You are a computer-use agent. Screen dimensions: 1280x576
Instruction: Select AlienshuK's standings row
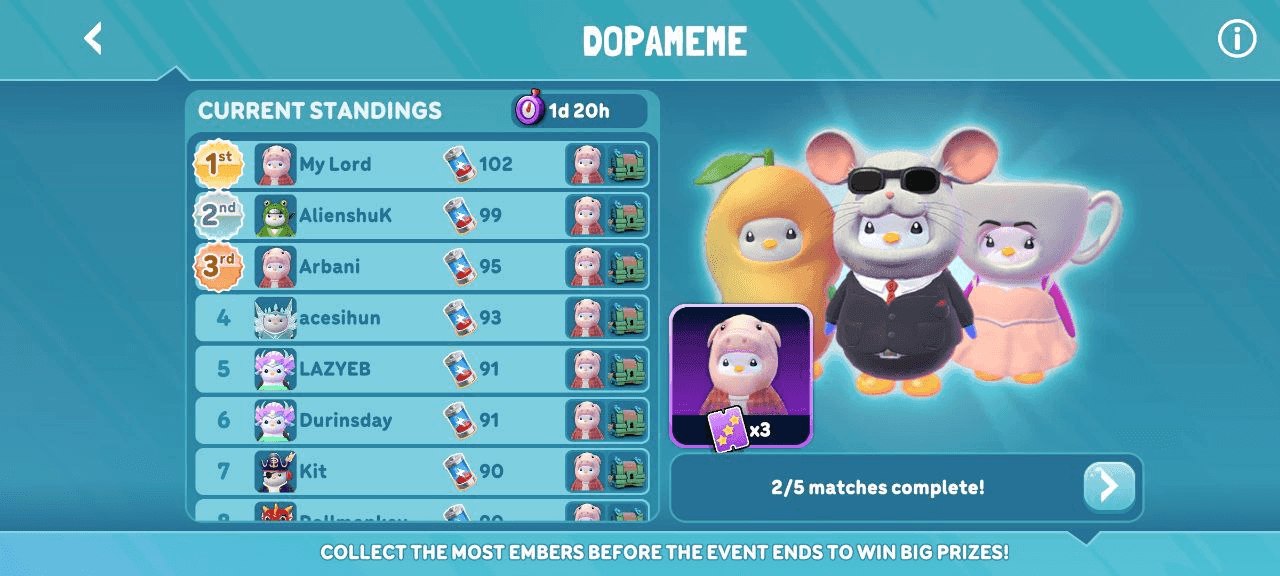coord(420,215)
